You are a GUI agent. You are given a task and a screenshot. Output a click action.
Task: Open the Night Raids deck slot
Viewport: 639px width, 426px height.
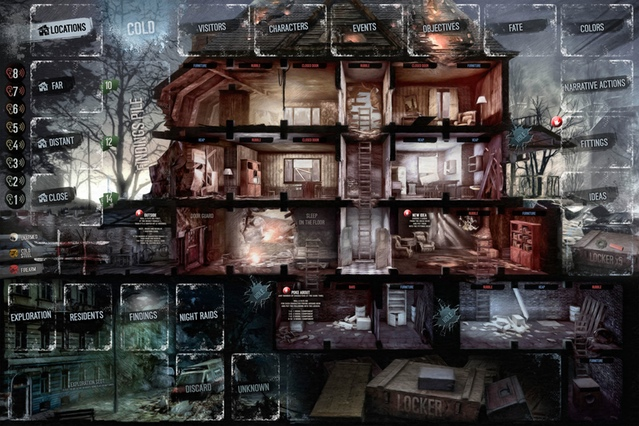199,316
